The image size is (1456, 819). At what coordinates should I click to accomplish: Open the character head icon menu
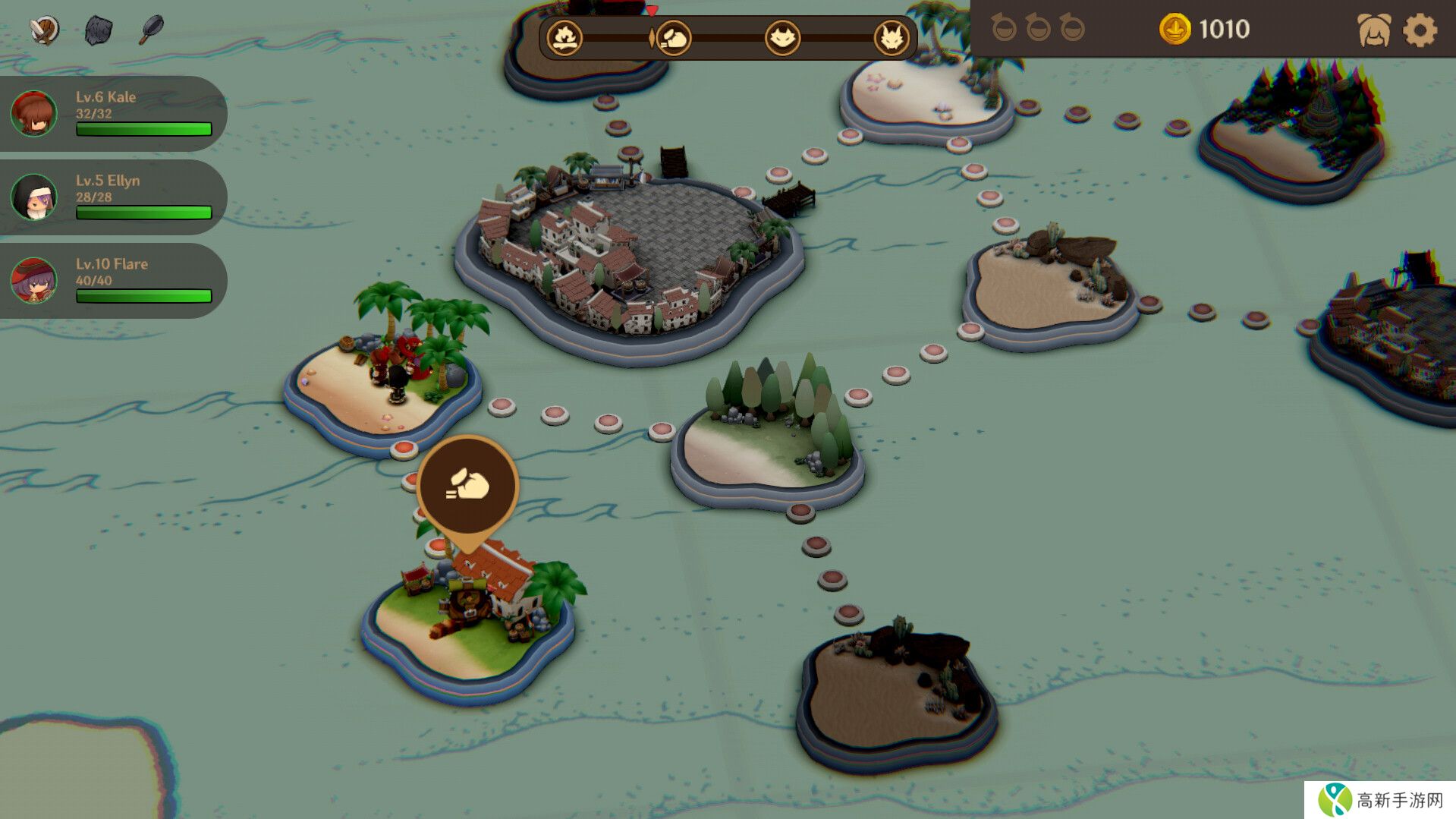(x=1374, y=31)
